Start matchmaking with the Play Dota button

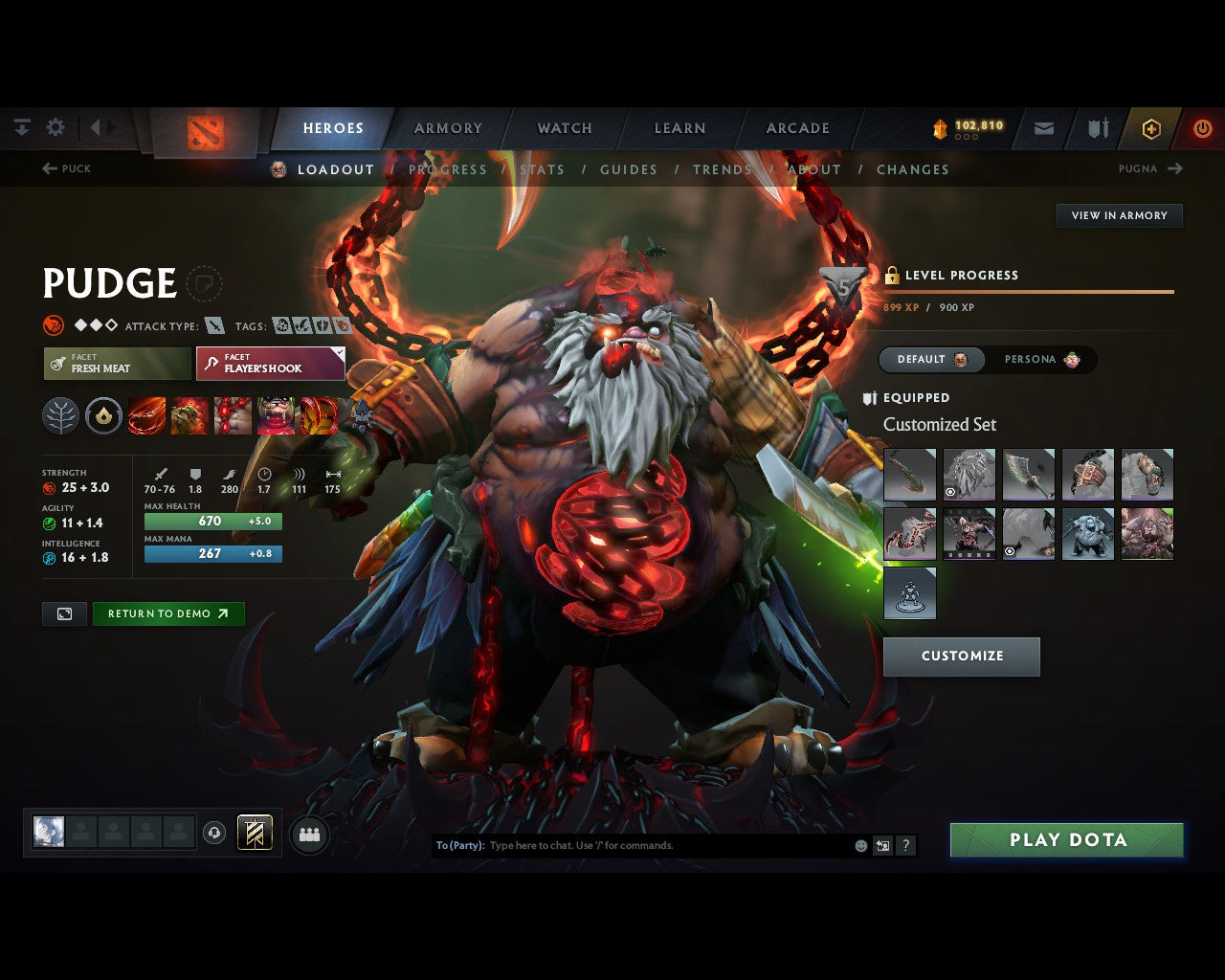tap(1066, 840)
